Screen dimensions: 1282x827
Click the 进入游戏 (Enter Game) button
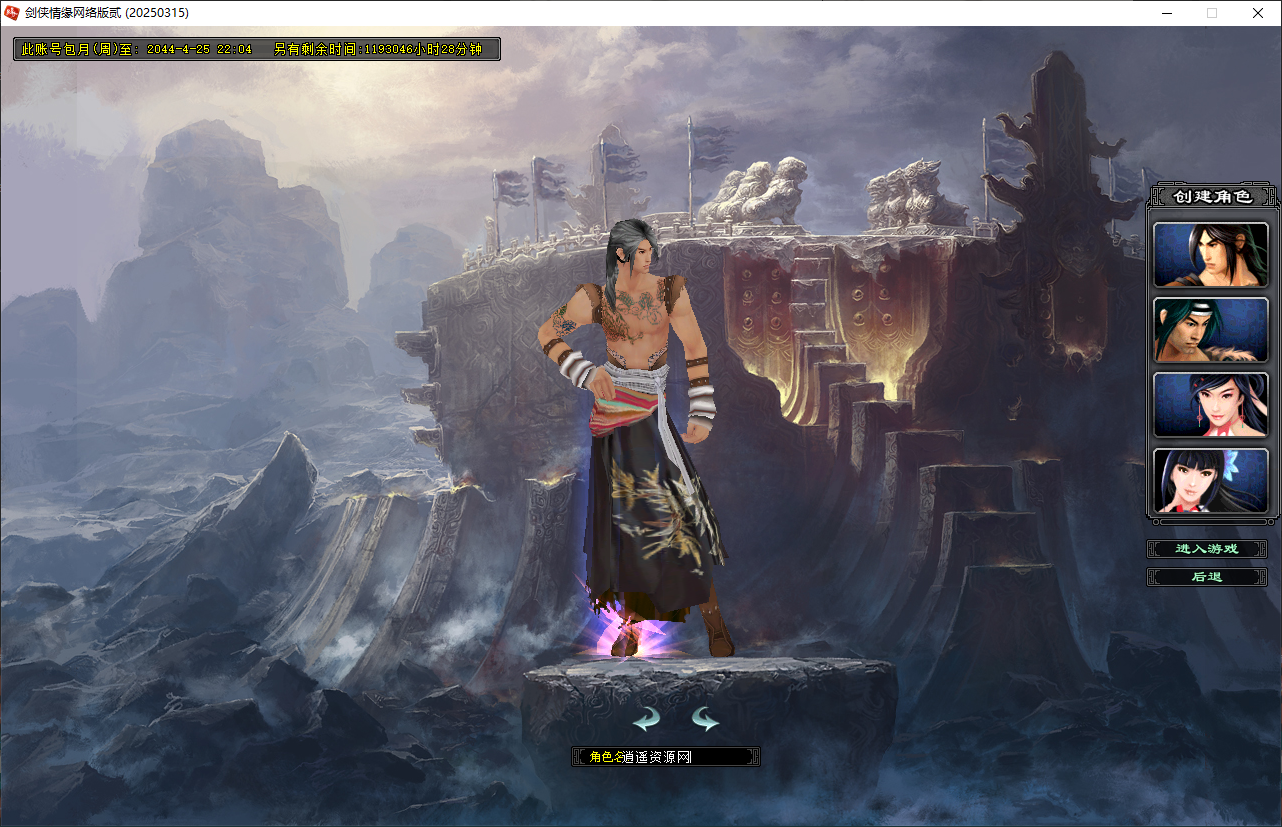tap(1207, 549)
